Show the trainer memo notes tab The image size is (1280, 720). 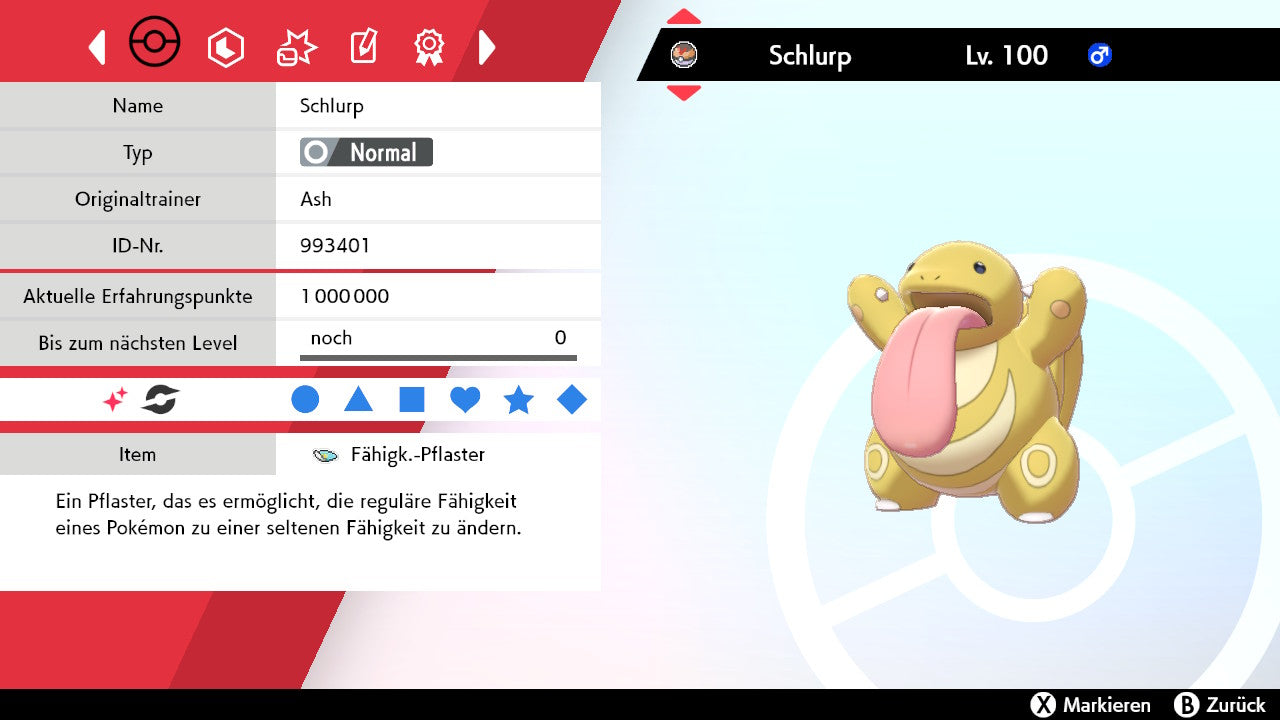click(x=363, y=47)
